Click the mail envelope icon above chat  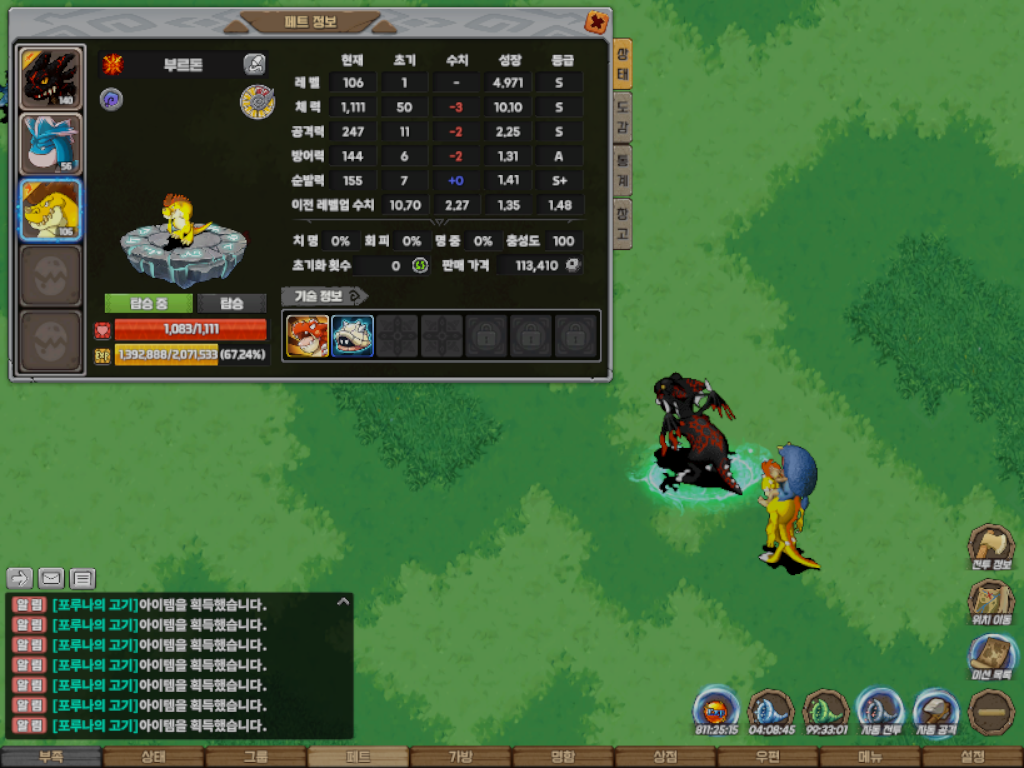click(x=51, y=578)
